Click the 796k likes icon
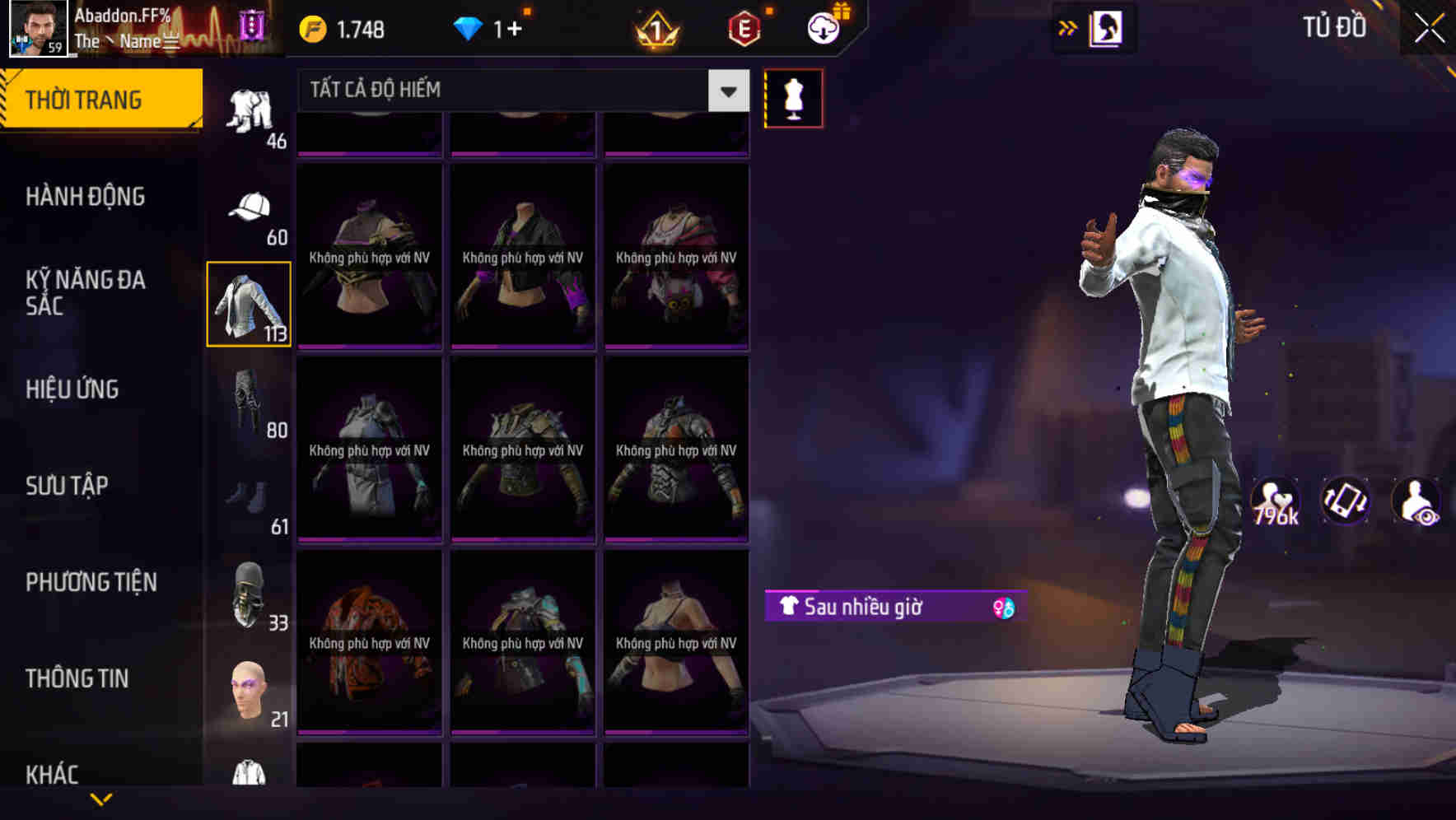The image size is (1456, 820). tap(1275, 501)
